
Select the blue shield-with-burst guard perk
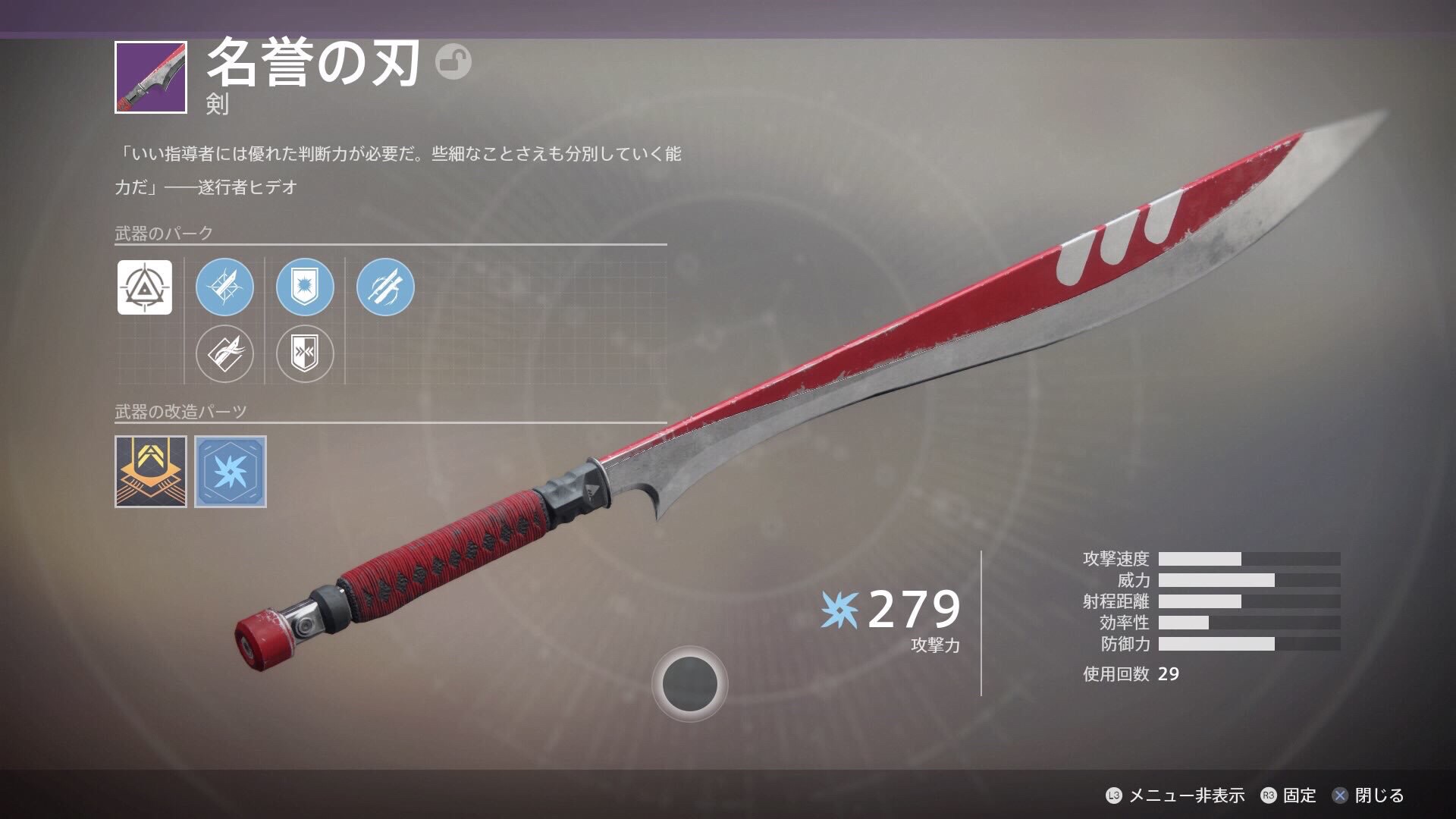[x=305, y=287]
